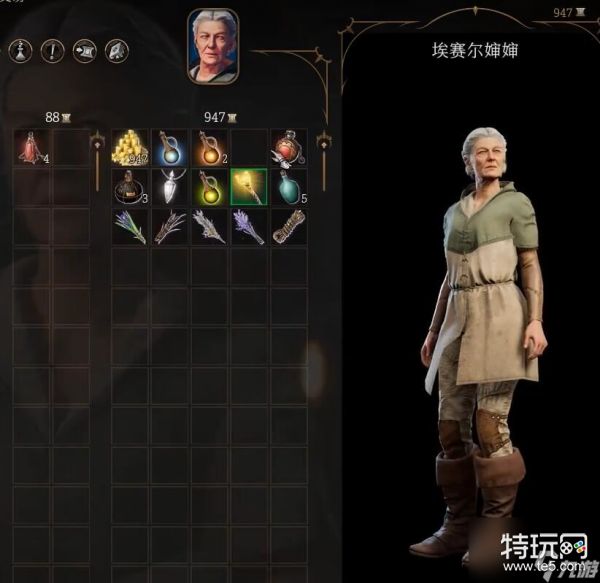Viewport: 600px width, 583px height.
Task: Click the highlighted glowing golden torch item
Action: pos(248,186)
